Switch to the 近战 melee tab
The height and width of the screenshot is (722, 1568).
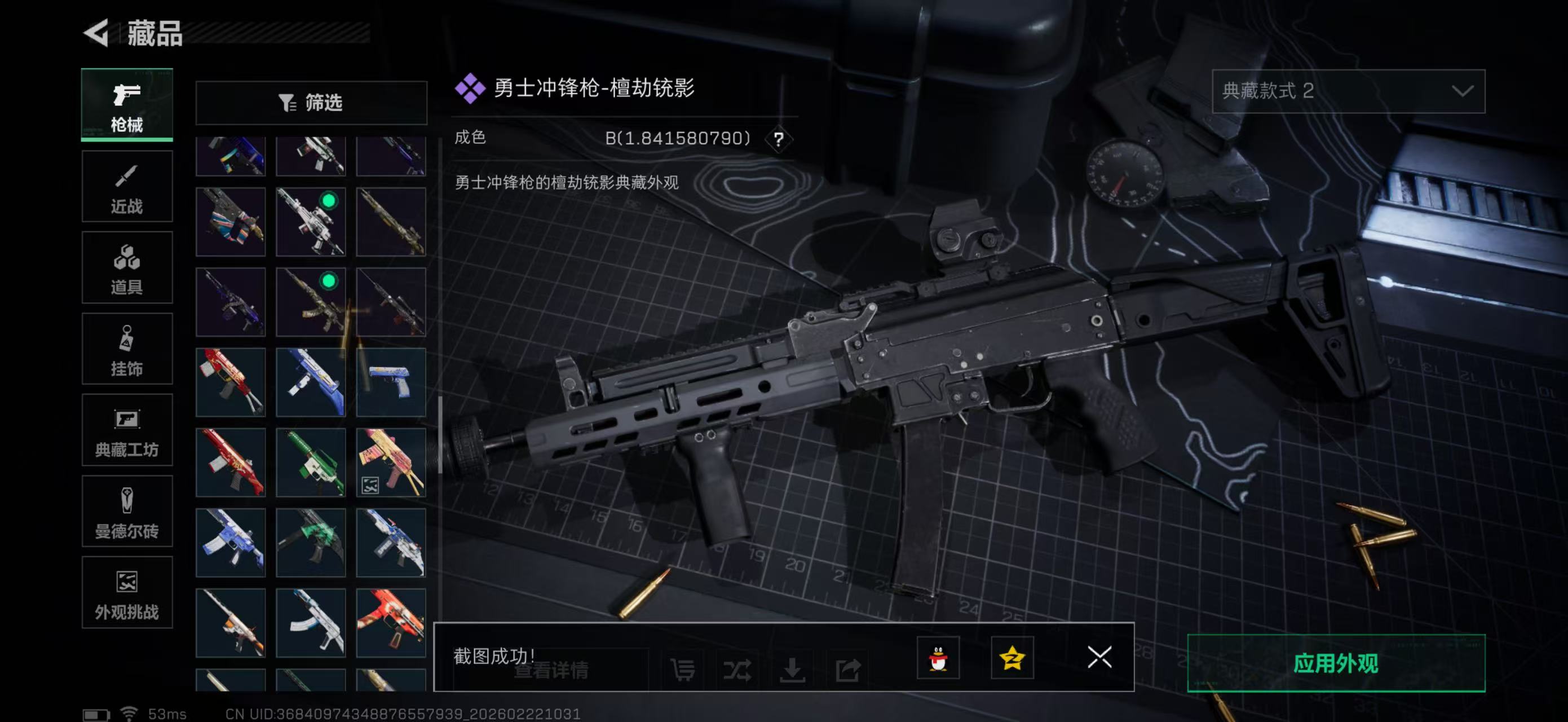(127, 186)
